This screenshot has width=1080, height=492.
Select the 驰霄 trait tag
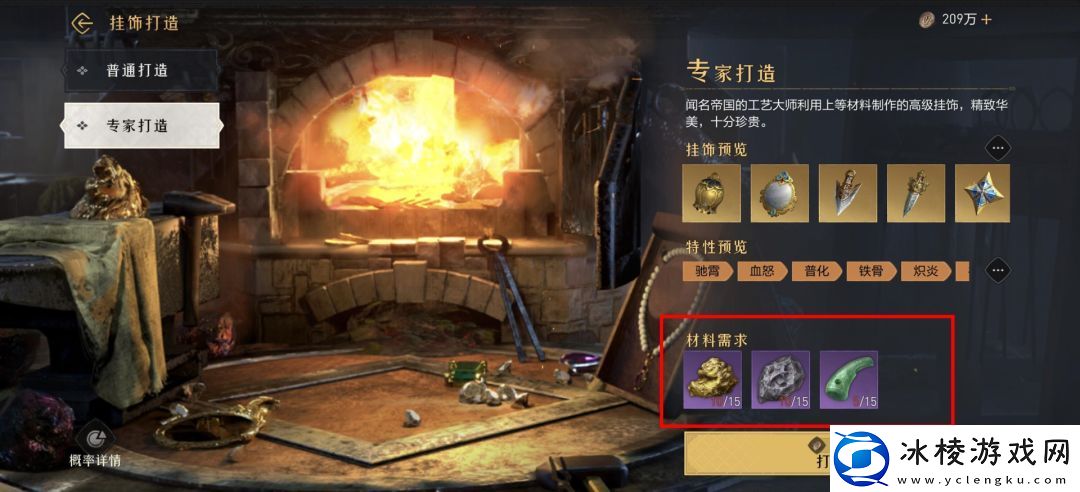(x=708, y=271)
